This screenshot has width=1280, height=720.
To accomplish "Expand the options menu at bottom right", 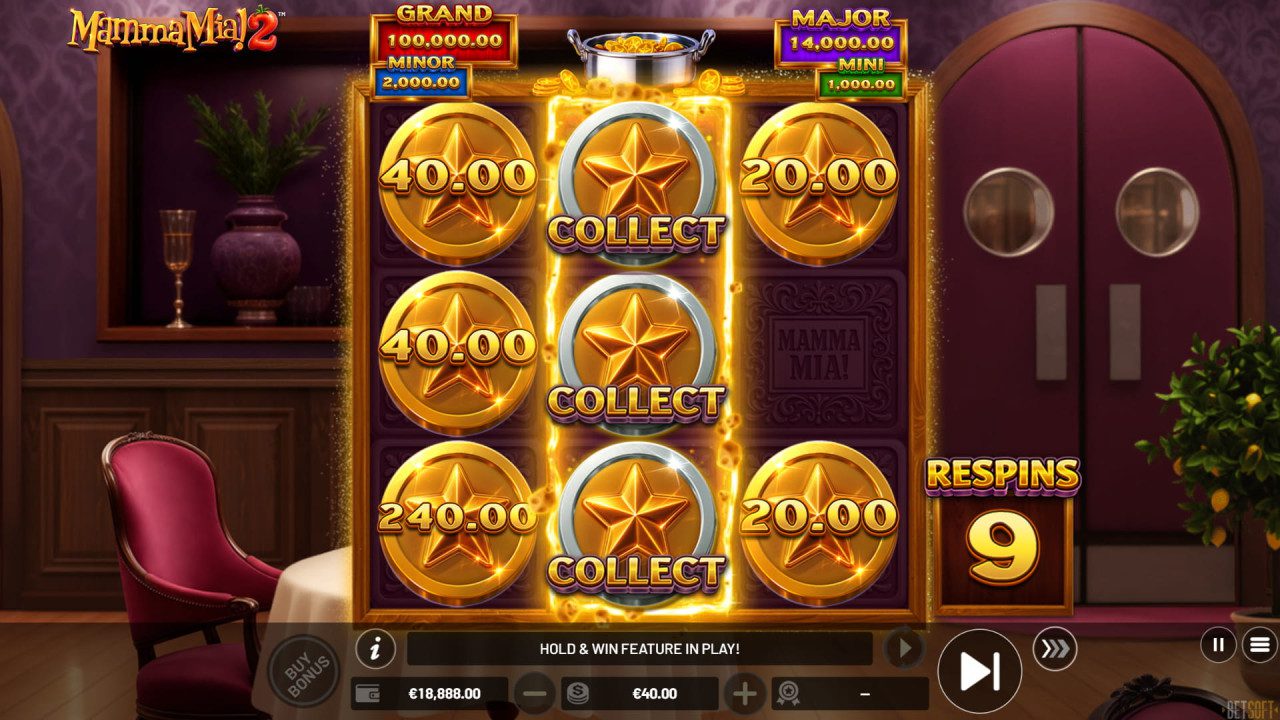I will pos(1258,645).
